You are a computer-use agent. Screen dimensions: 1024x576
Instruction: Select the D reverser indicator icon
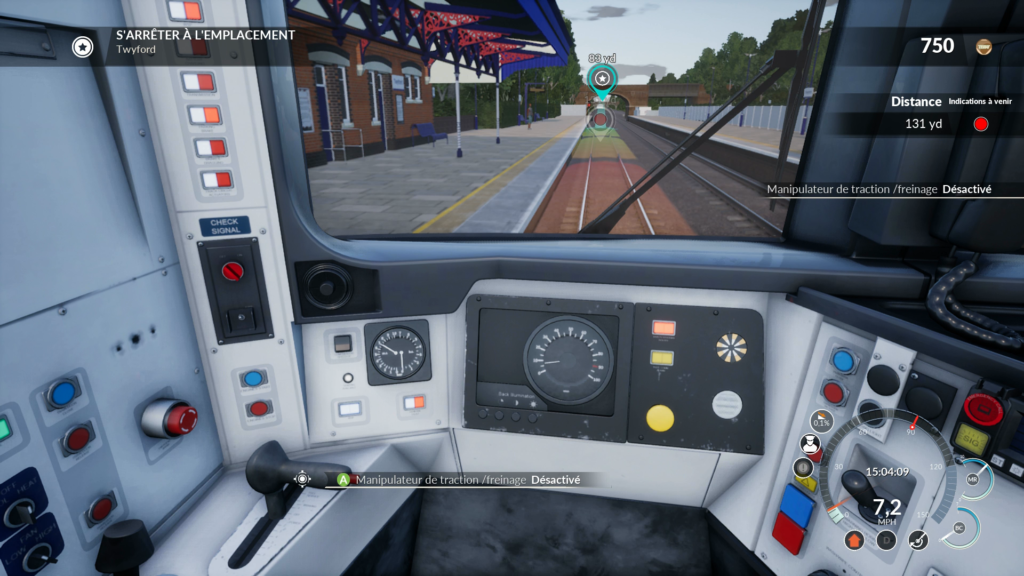pos(885,540)
